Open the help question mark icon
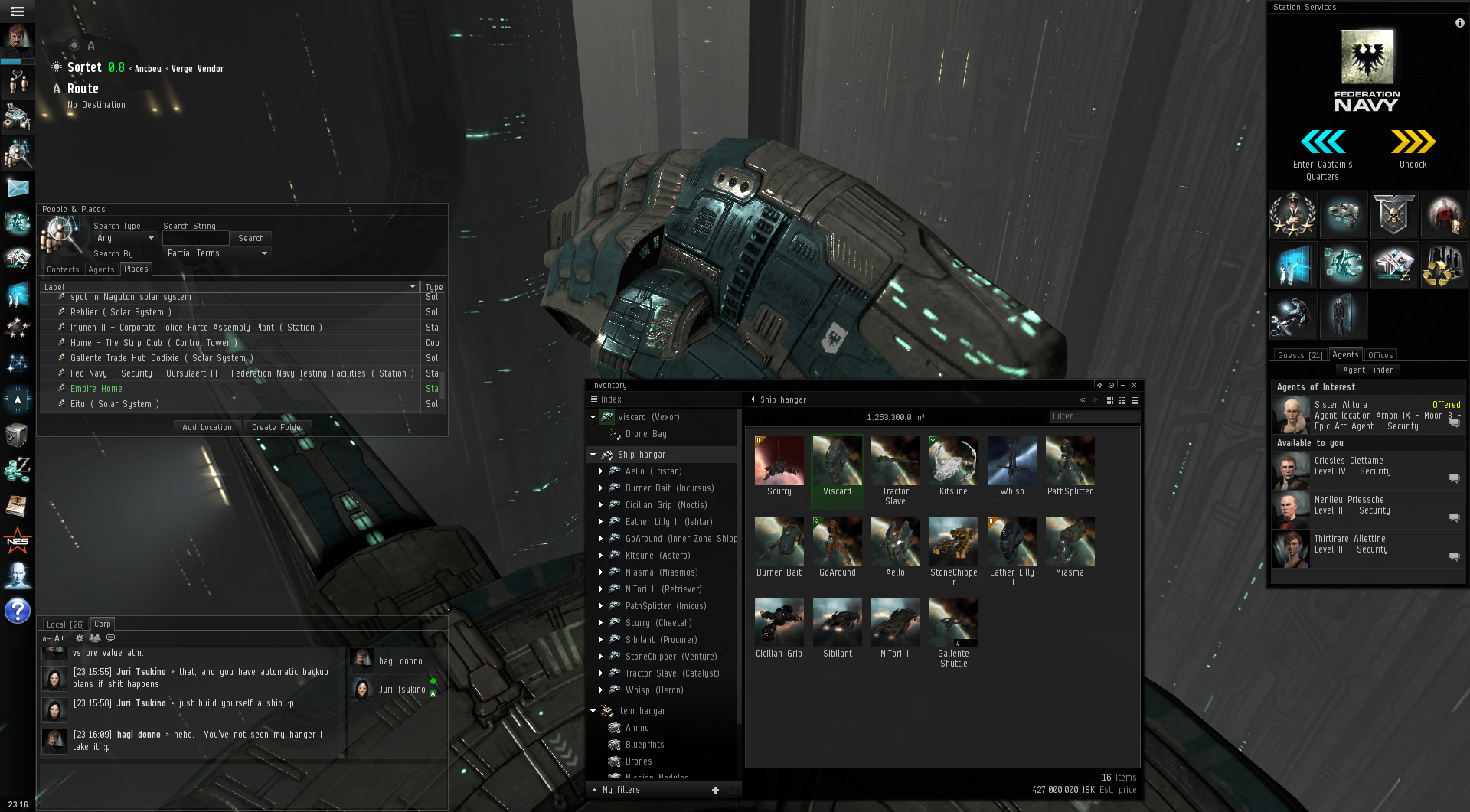The height and width of the screenshot is (812, 1470). click(18, 611)
